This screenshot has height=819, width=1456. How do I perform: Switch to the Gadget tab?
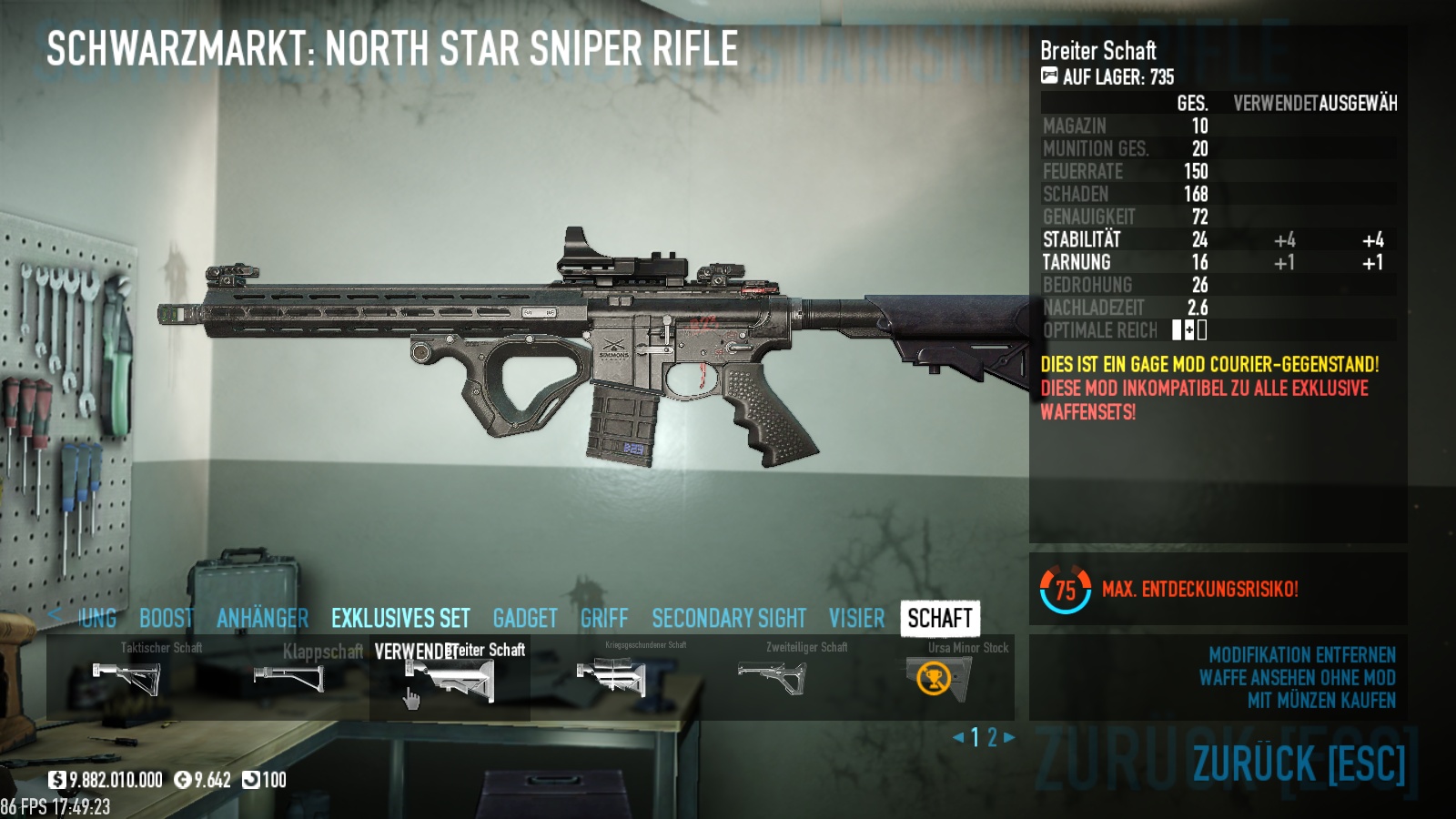point(525,619)
